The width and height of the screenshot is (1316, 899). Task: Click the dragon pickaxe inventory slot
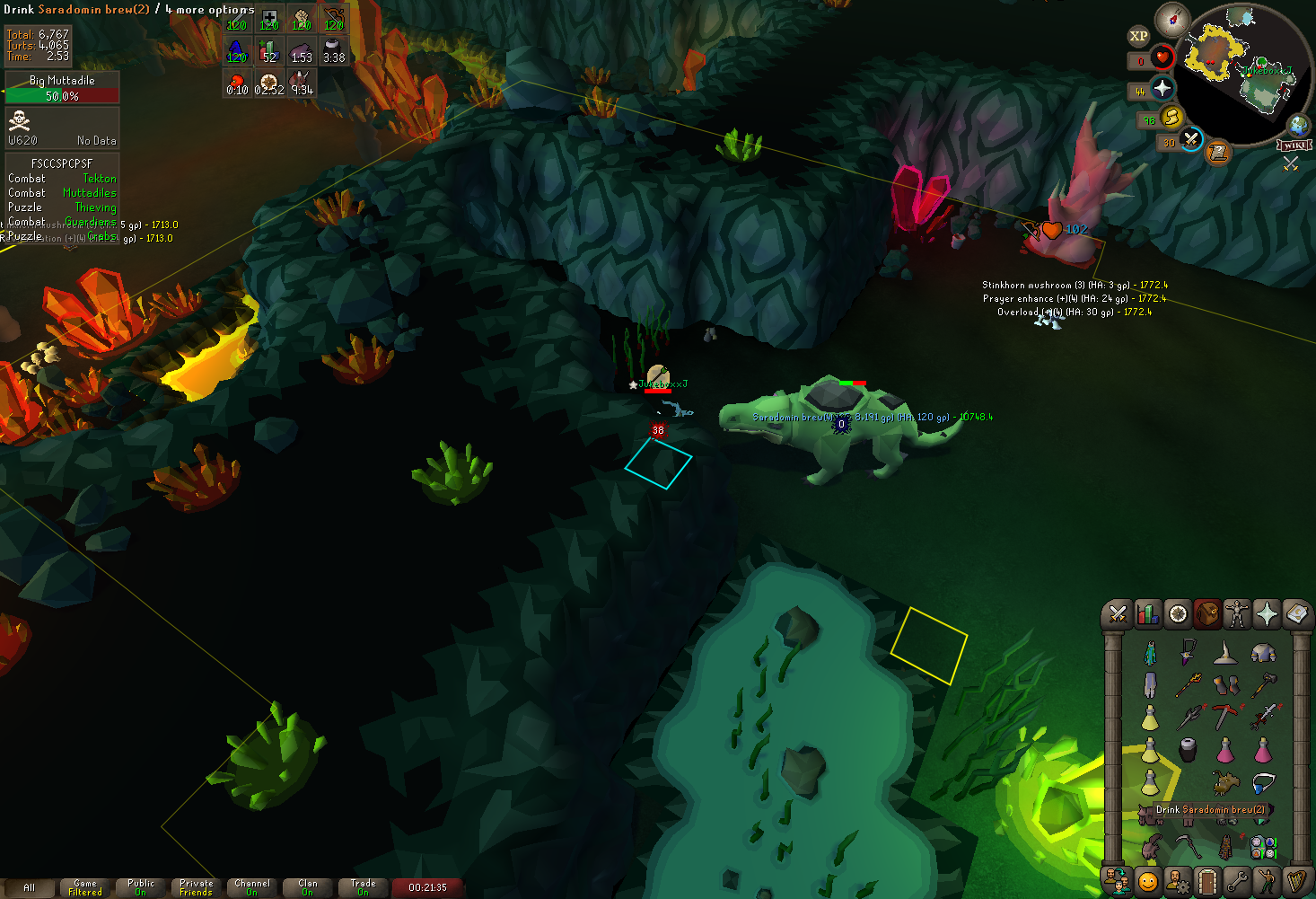point(1225,716)
